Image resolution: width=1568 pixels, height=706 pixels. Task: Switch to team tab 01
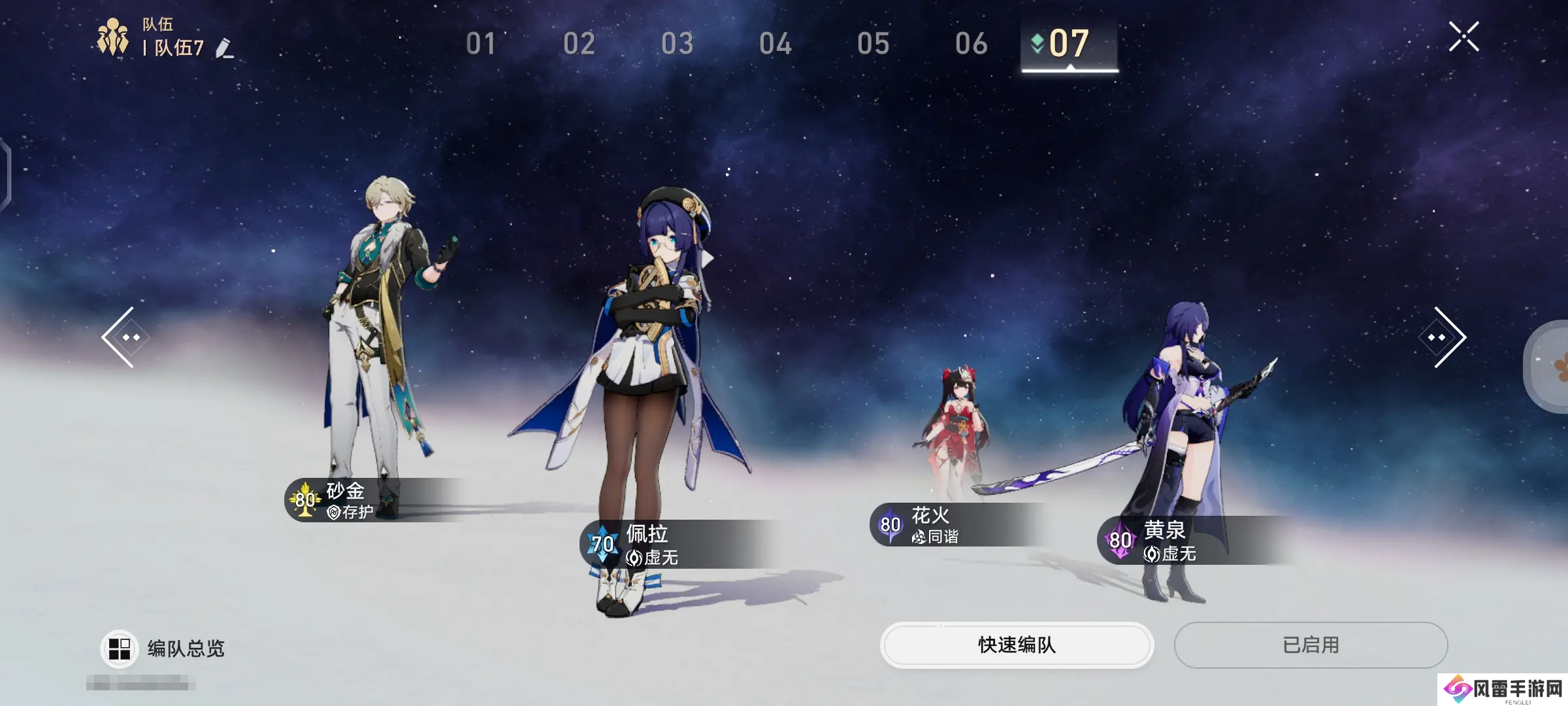click(x=481, y=44)
